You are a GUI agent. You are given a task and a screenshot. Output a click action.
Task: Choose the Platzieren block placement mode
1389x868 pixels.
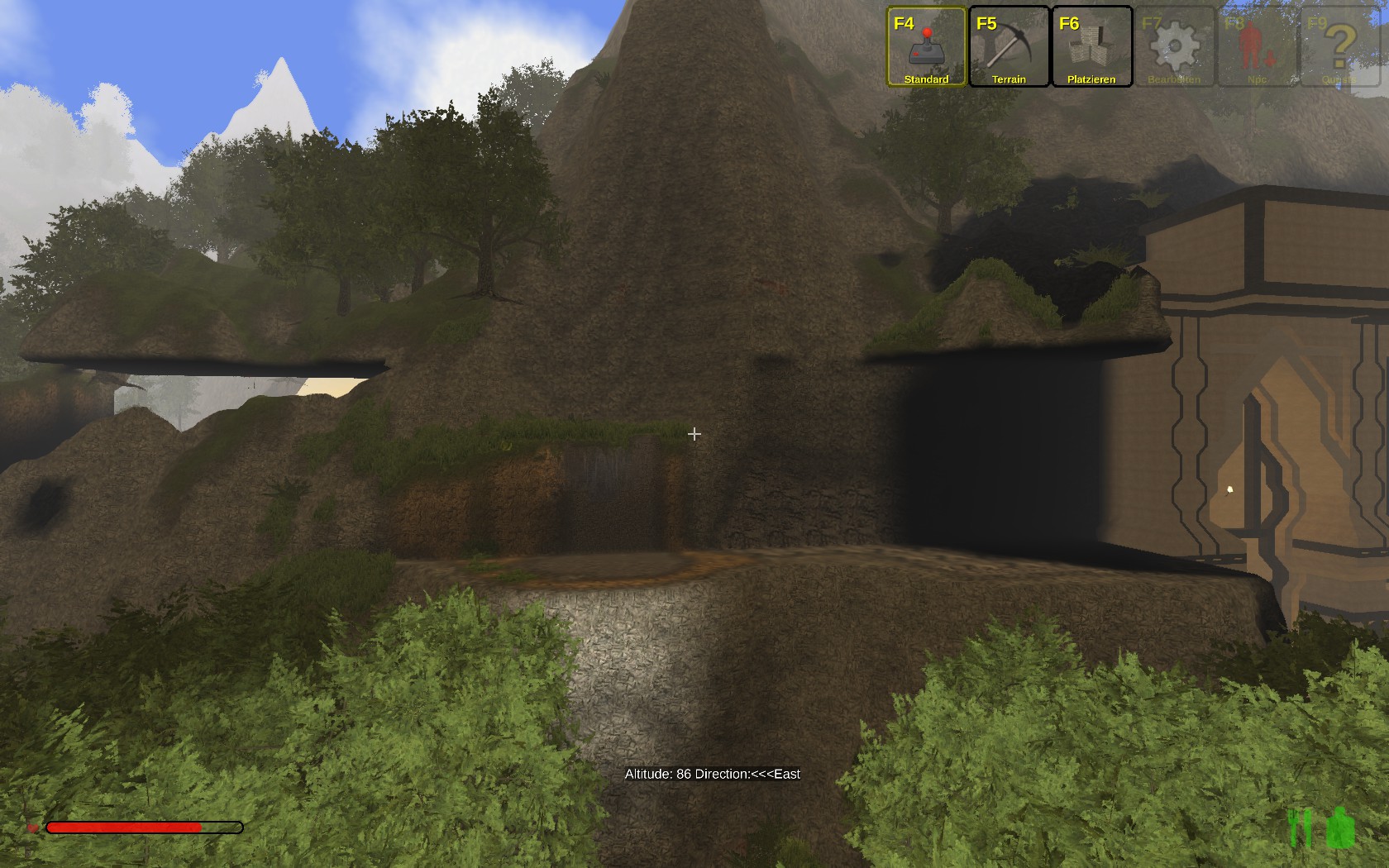tap(1091, 46)
